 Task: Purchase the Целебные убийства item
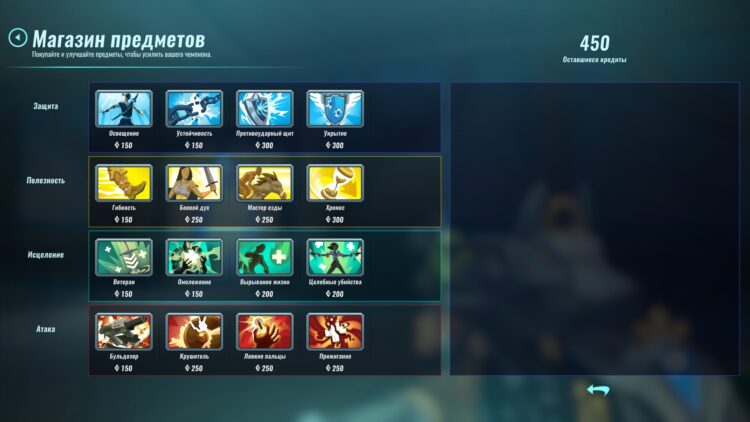[x=335, y=257]
